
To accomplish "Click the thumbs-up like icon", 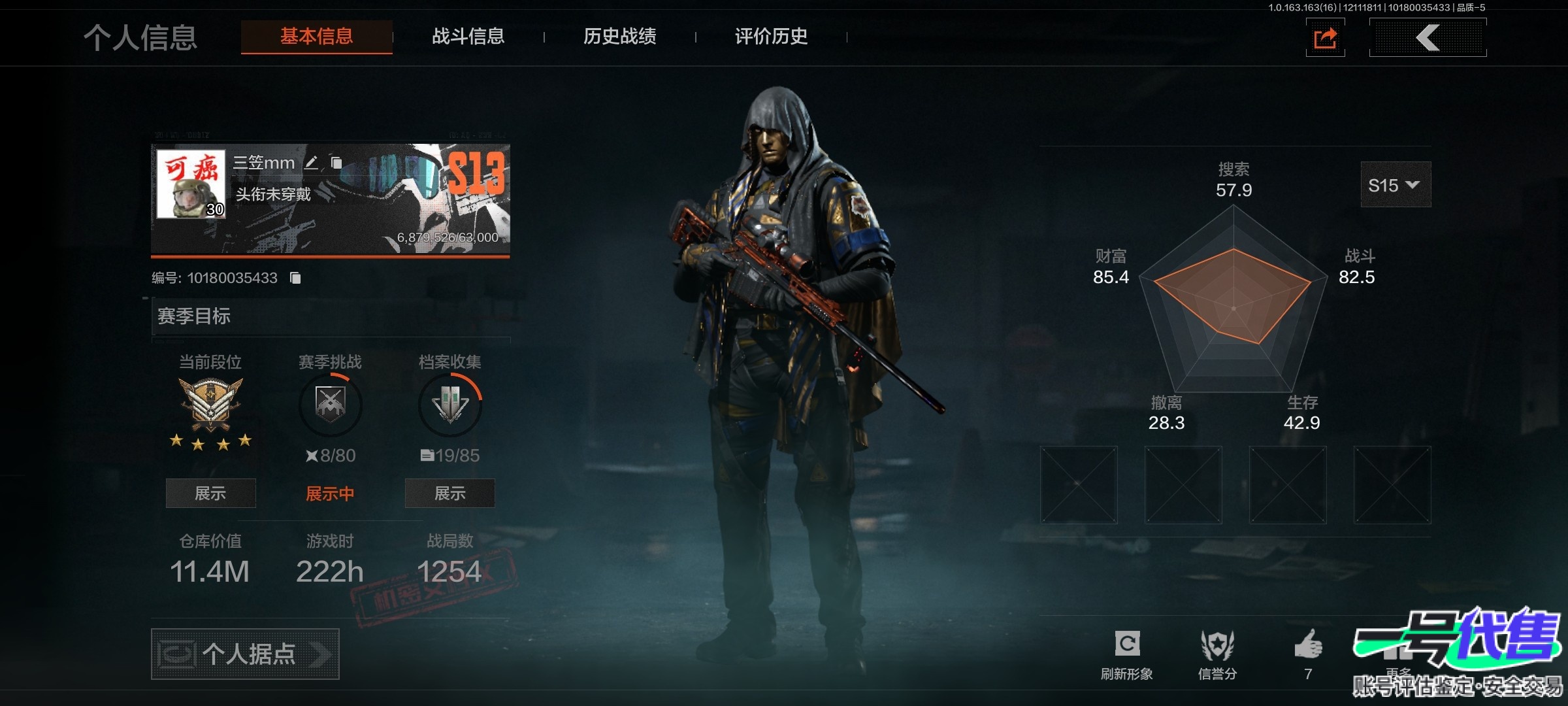I will coord(1308,646).
